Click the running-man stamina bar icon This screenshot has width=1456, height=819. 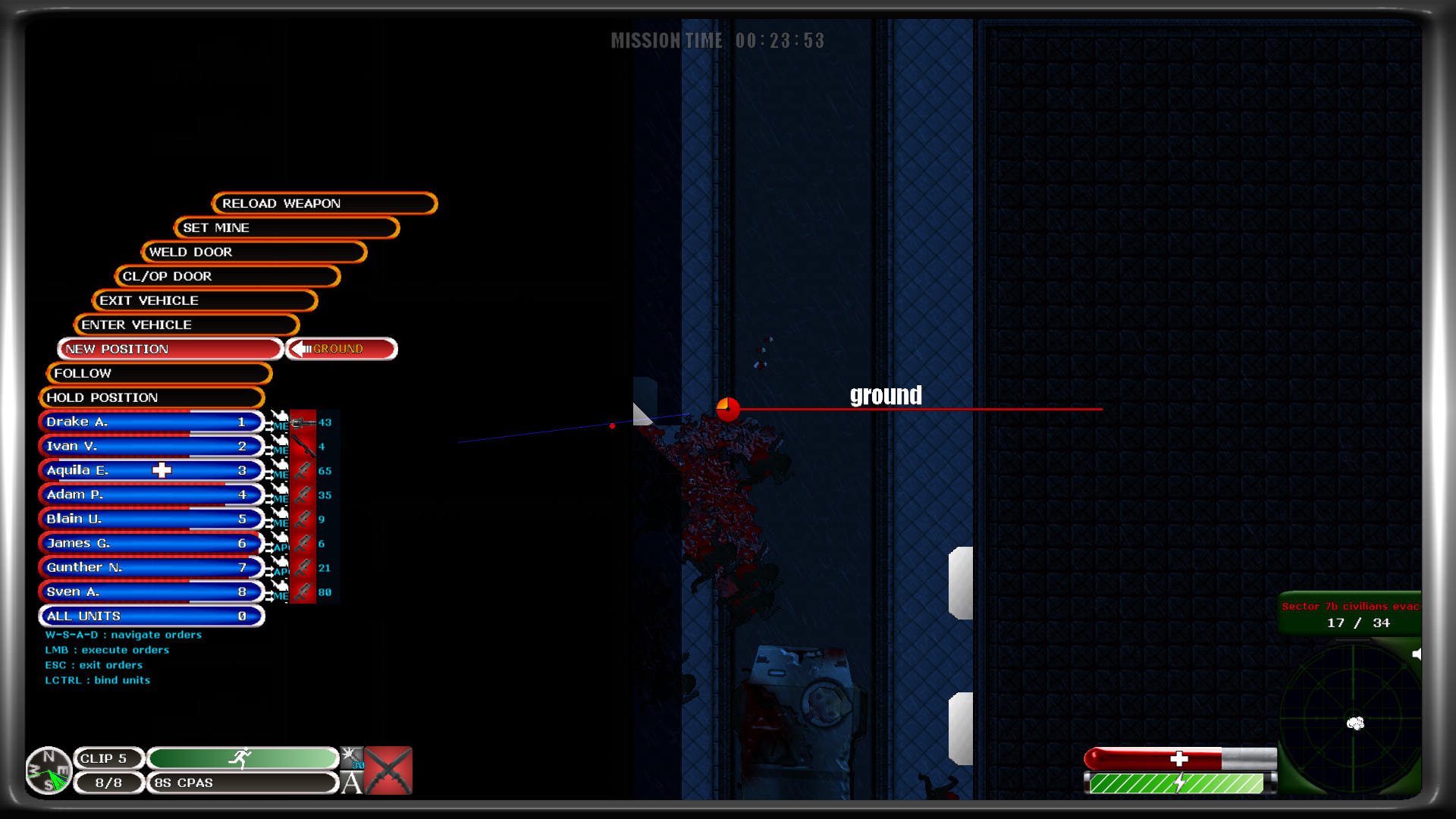pyautogui.click(x=243, y=757)
